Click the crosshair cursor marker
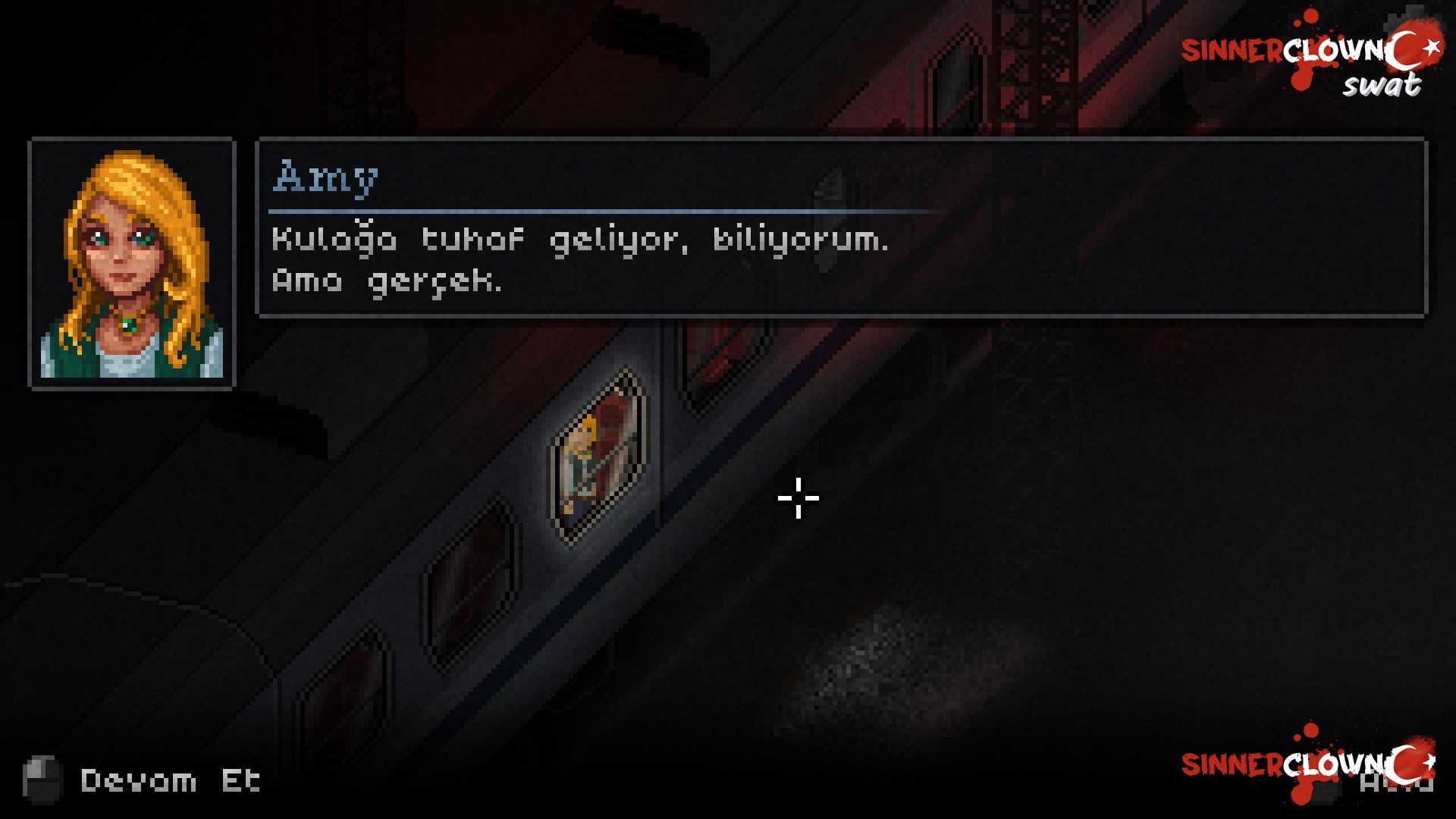The height and width of the screenshot is (819, 1456). [798, 500]
